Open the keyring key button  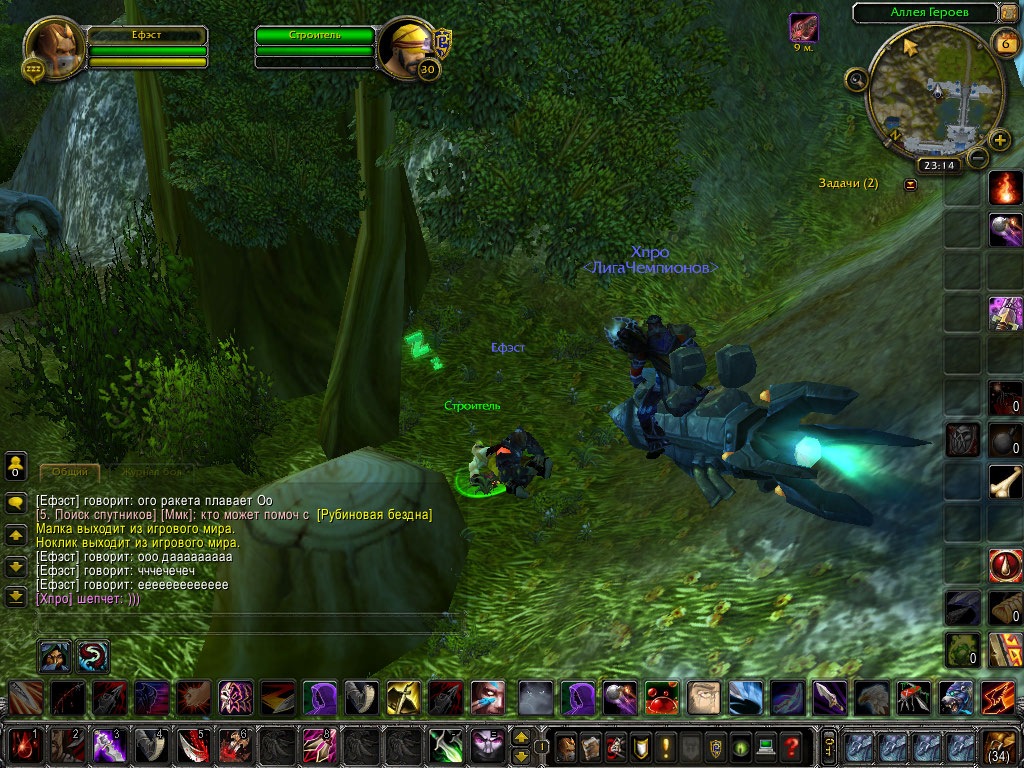tap(828, 746)
